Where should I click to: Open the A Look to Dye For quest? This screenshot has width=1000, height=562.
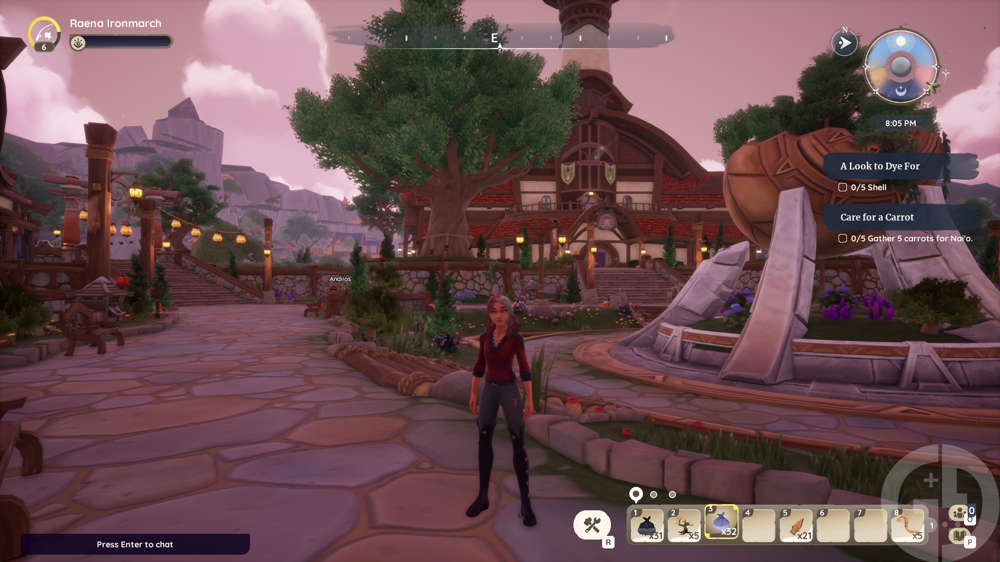[x=898, y=166]
